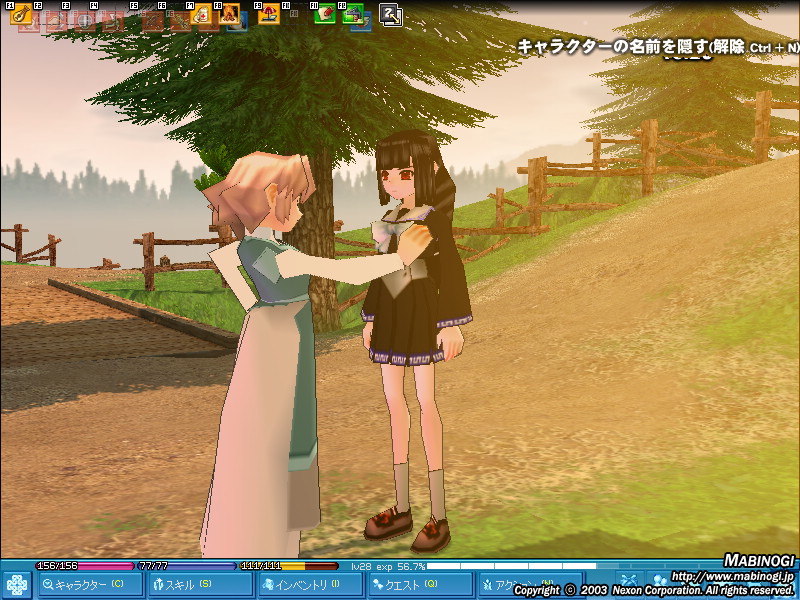Image resolution: width=800 pixels, height=600 pixels.
Task: Select the Rest skill parasol icon
Action: 268,14
